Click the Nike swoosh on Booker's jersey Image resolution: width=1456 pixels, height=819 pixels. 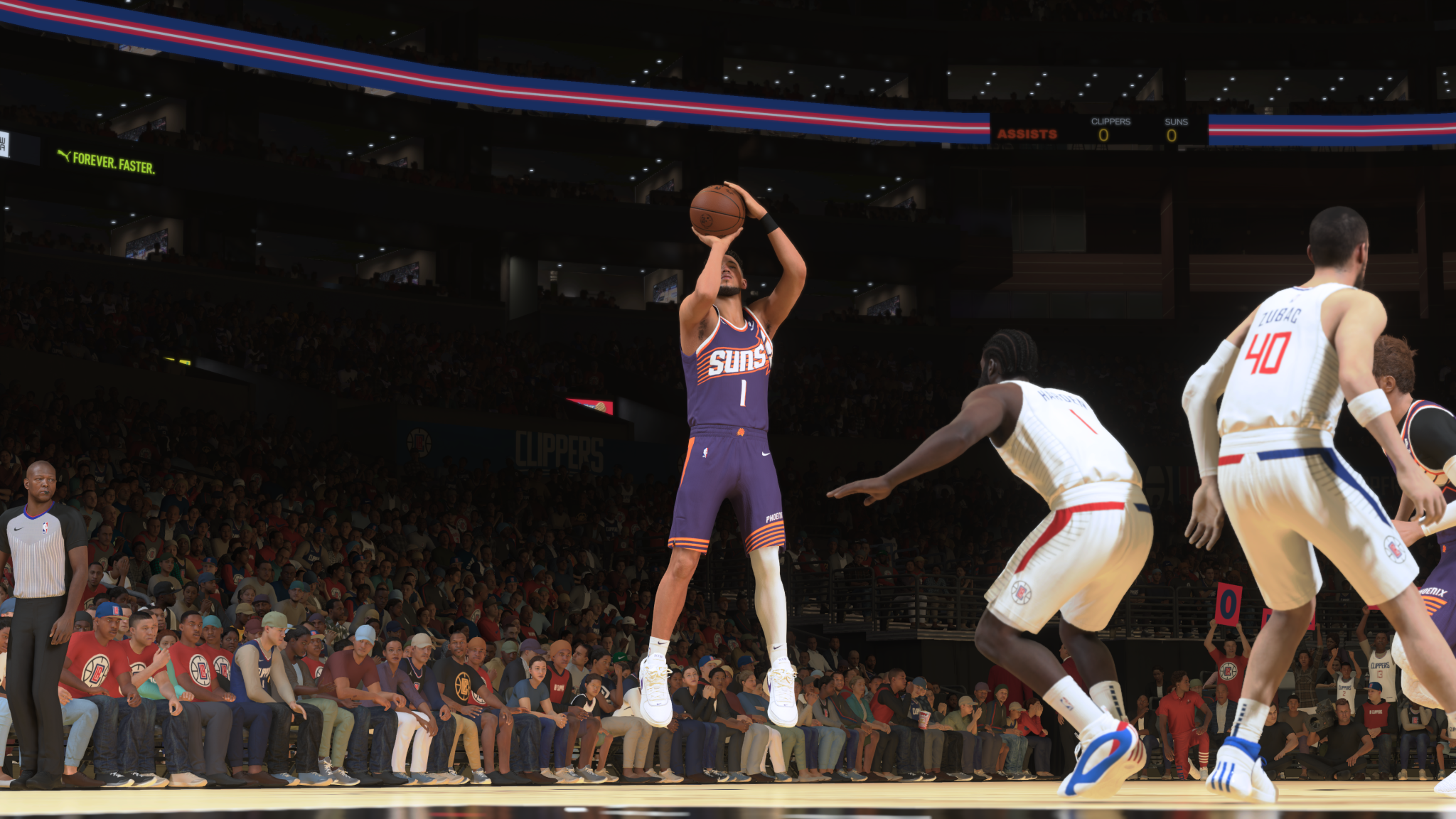coord(751,324)
